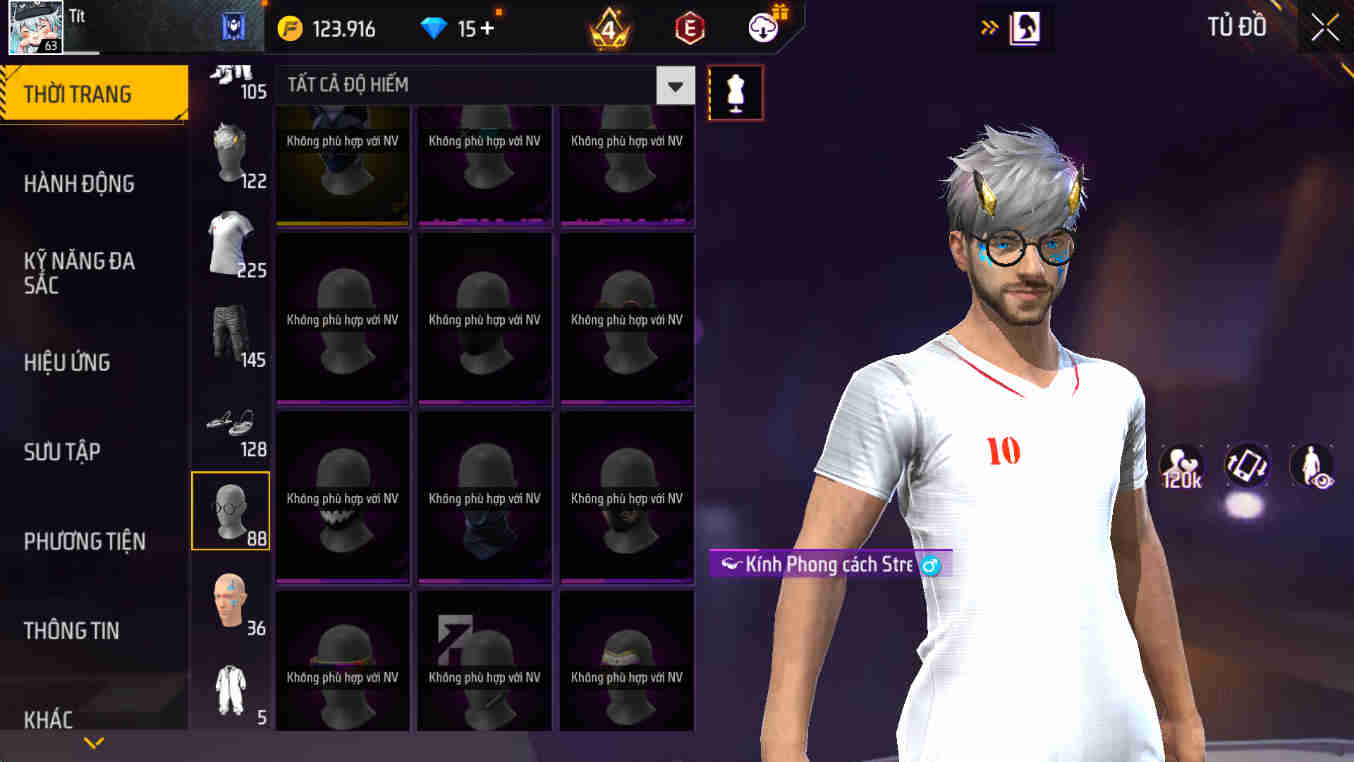
Task: Click the diamond currency icon
Action: point(434,28)
